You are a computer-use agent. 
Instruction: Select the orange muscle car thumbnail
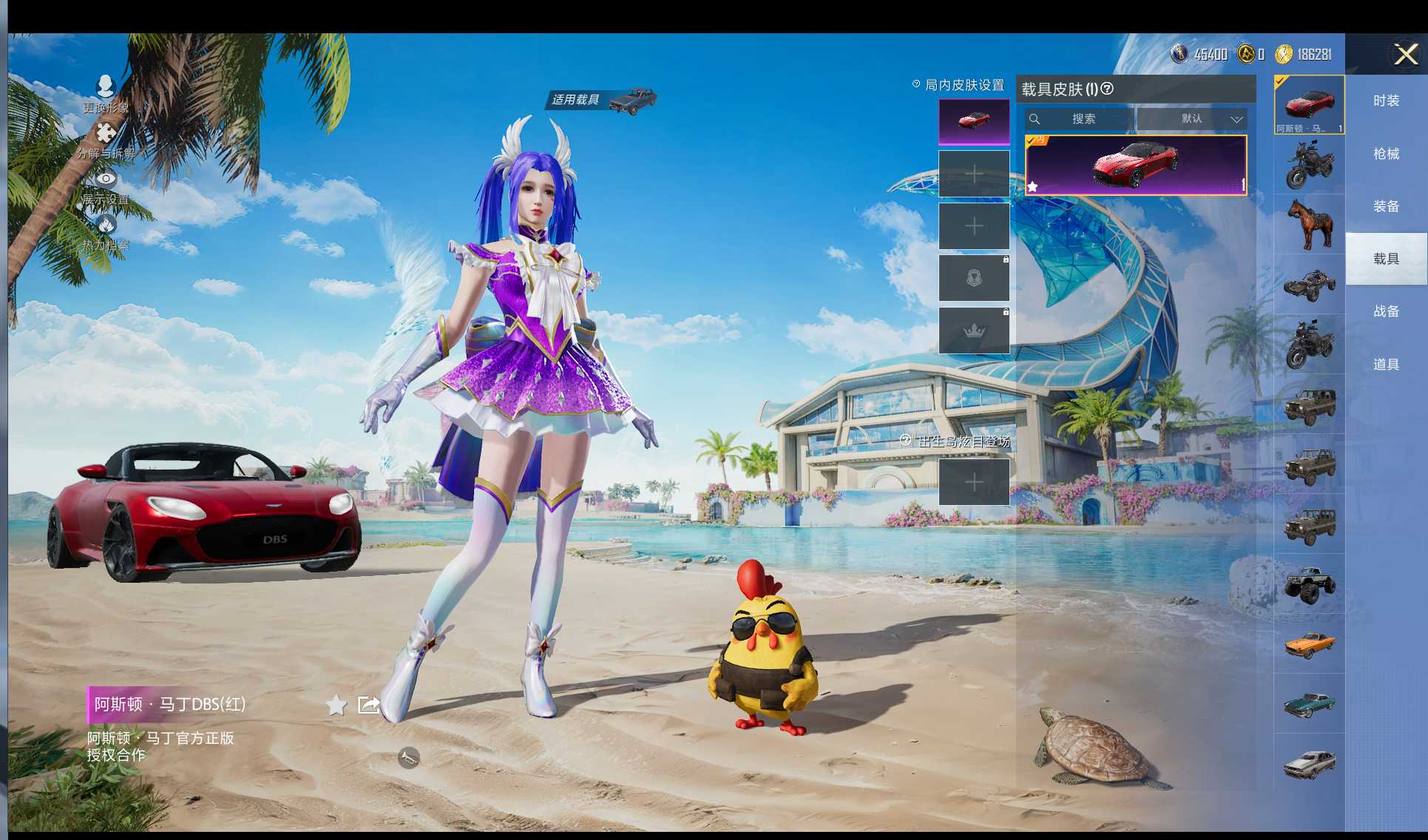pos(1309,644)
